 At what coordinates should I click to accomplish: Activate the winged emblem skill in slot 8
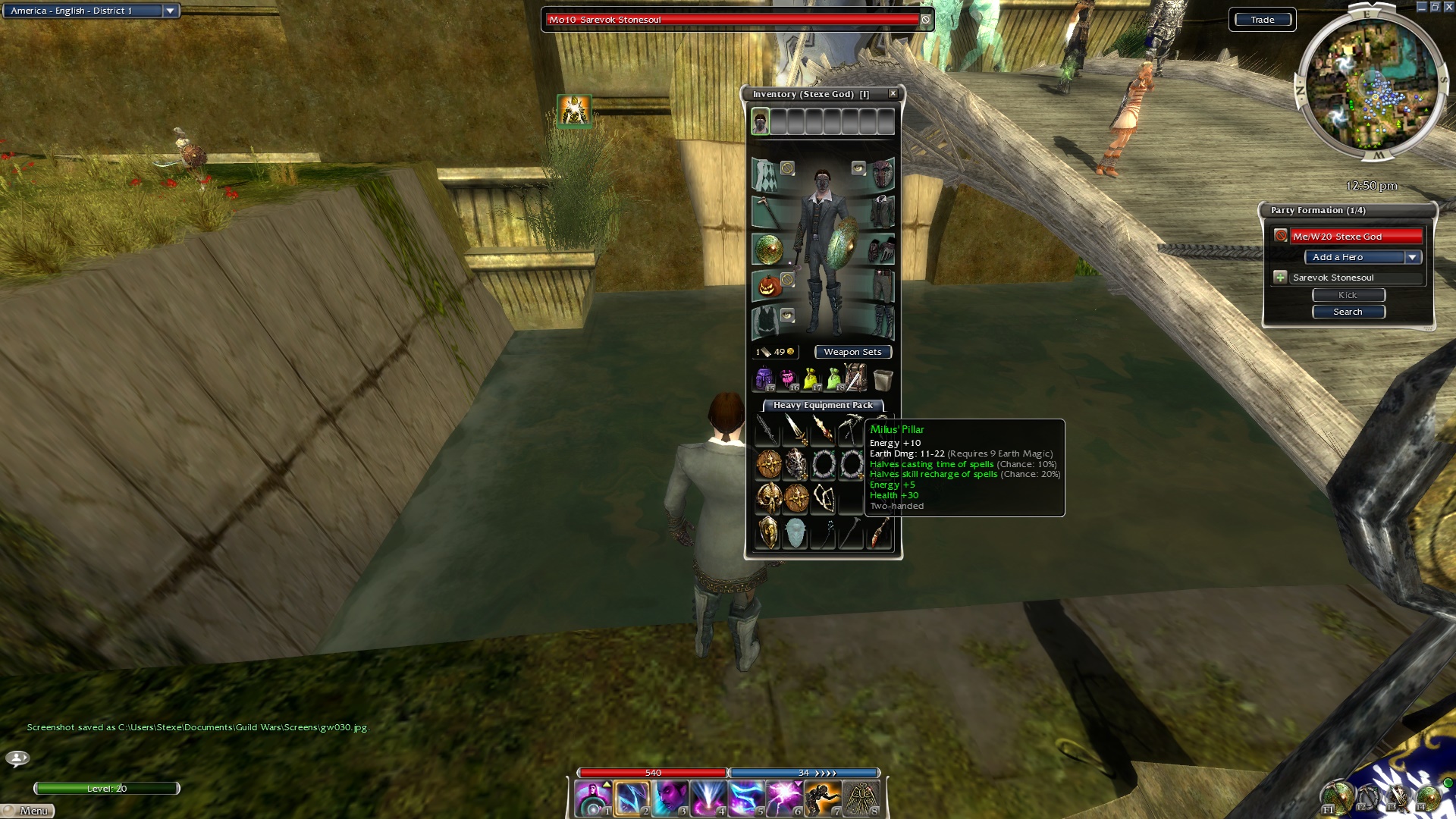861,799
